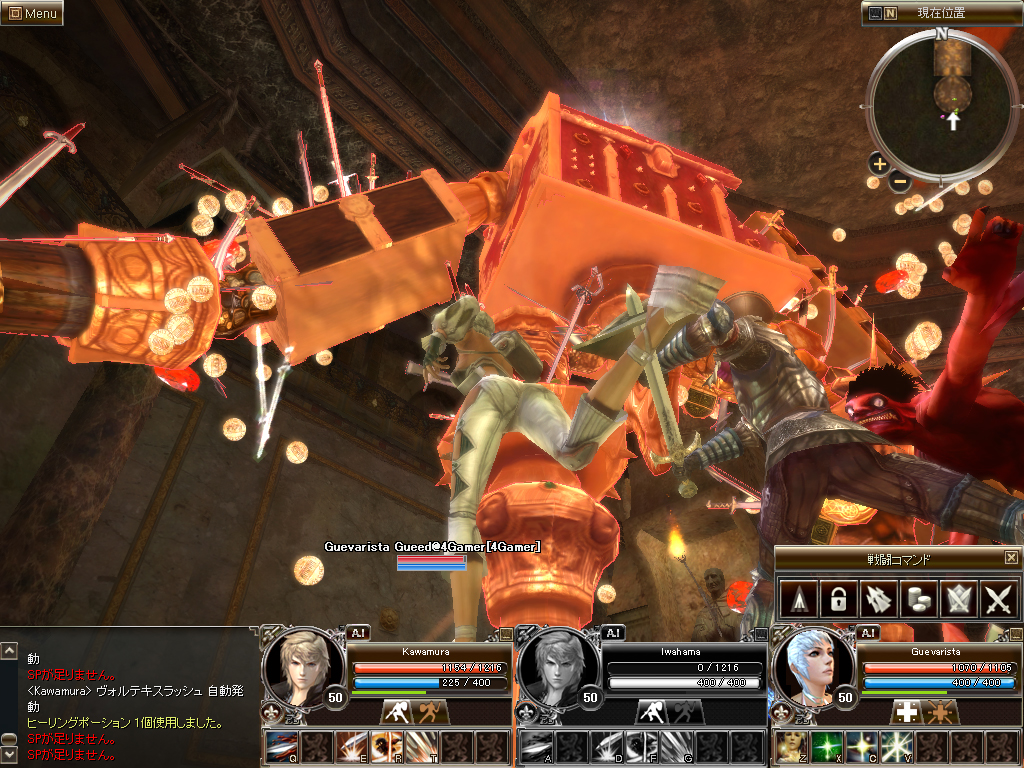The width and height of the screenshot is (1024, 768).
Task: Activate Guevarista's white cross heal stance
Action: coord(906,712)
